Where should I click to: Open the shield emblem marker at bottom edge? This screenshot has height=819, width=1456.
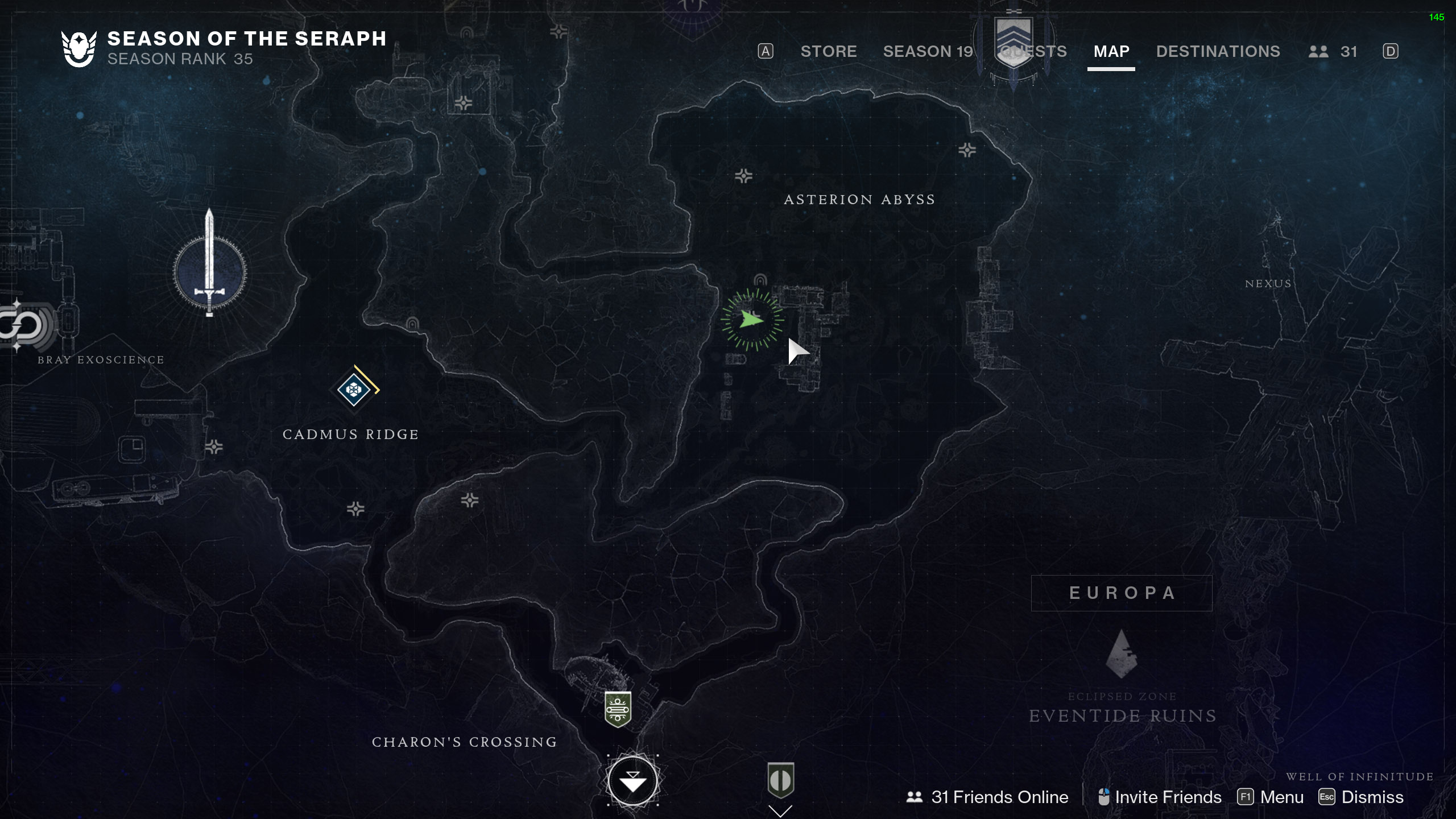coord(780,780)
